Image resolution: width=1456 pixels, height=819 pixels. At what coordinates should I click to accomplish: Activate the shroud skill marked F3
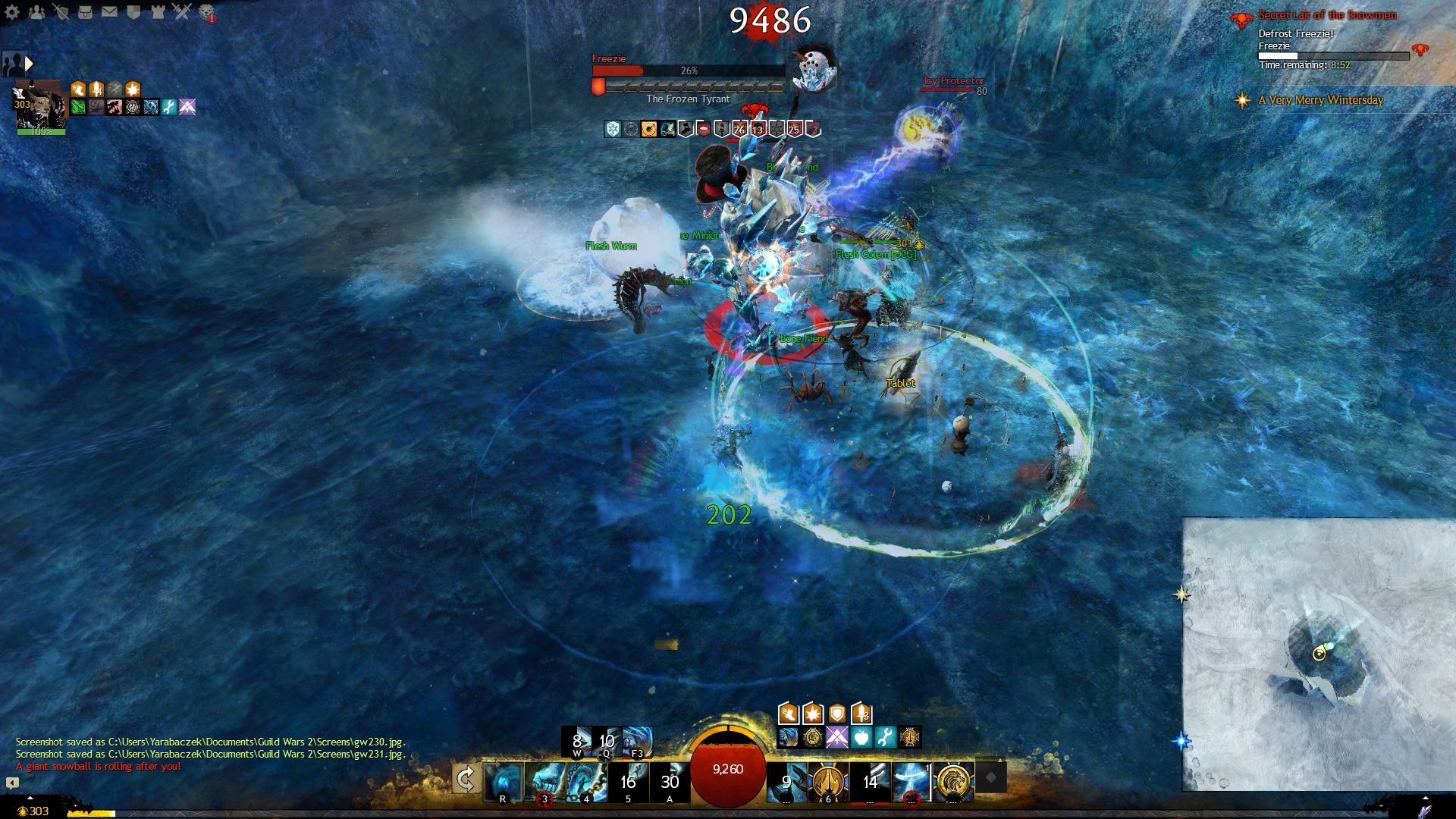click(637, 741)
